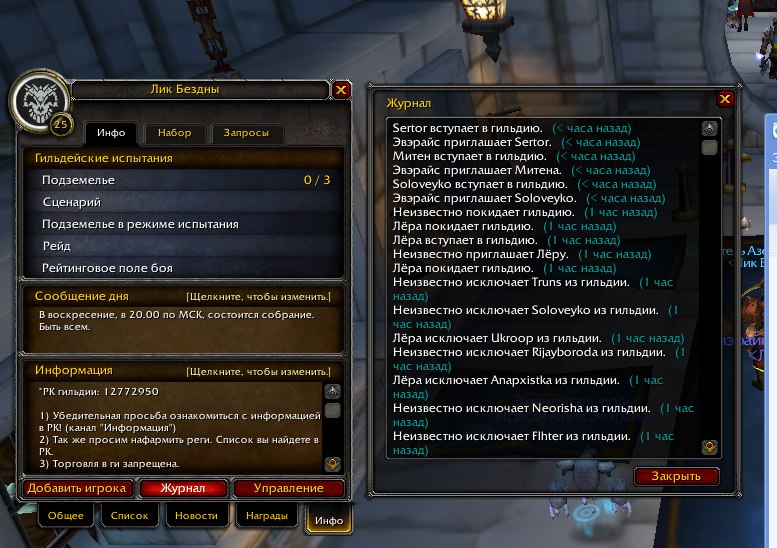Click the log scrollbar down arrow

point(709,446)
